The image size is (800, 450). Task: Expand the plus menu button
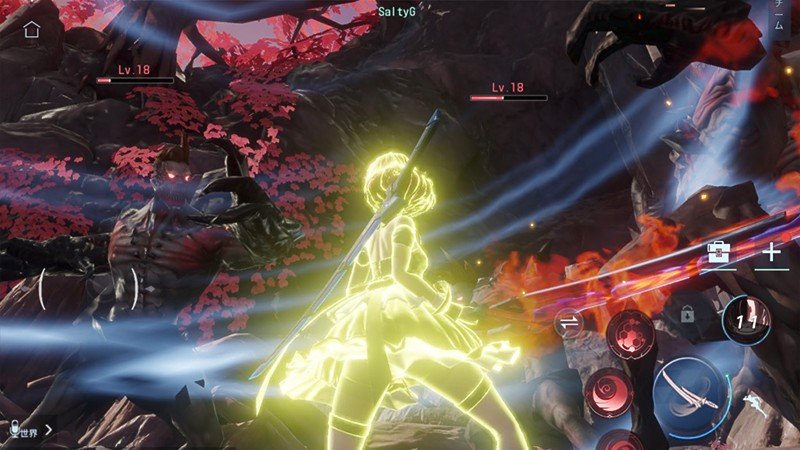coord(771,252)
